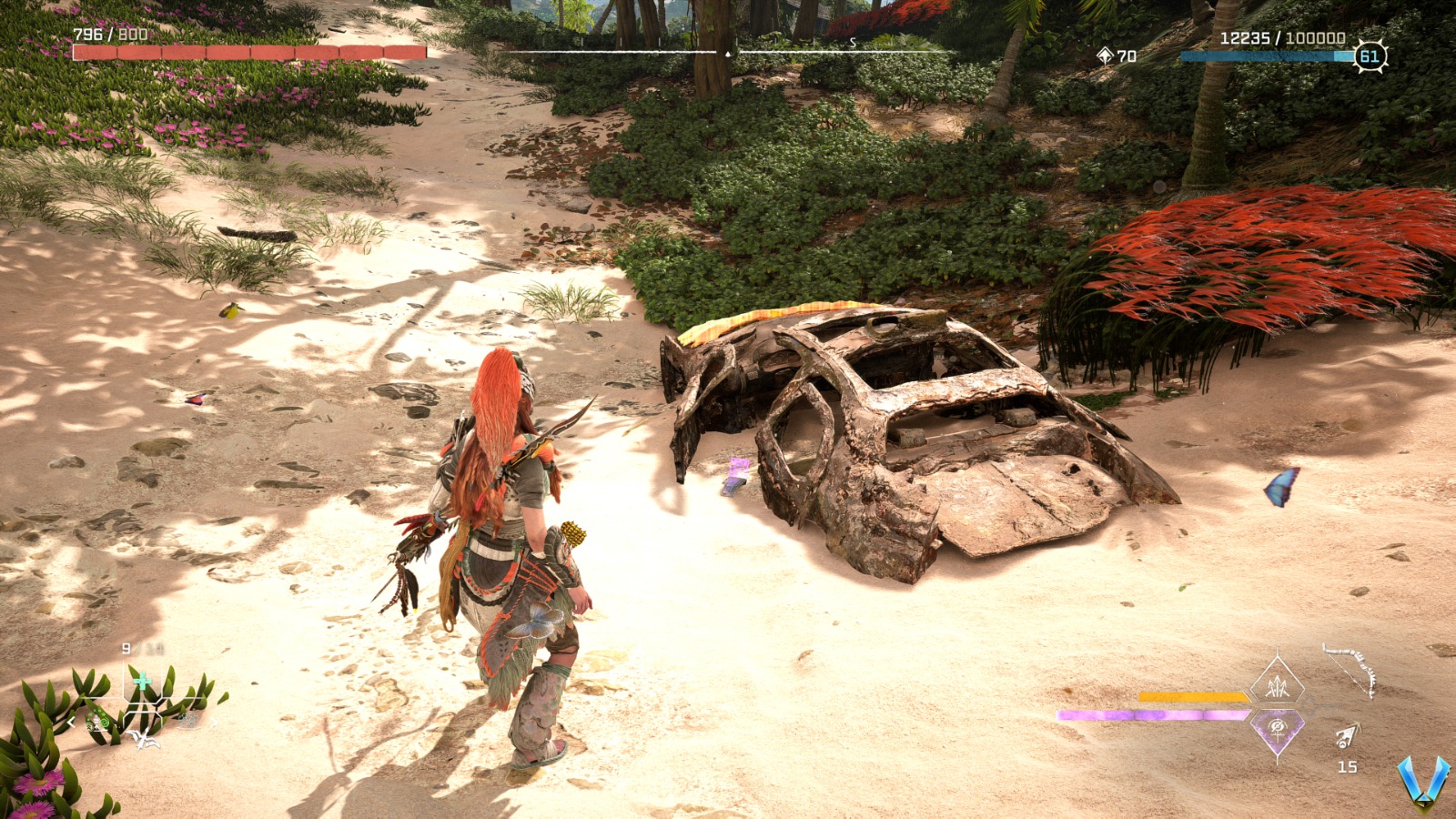This screenshot has width=1456, height=819.
Task: Click the right arrow to cycle tools
Action: (214, 722)
